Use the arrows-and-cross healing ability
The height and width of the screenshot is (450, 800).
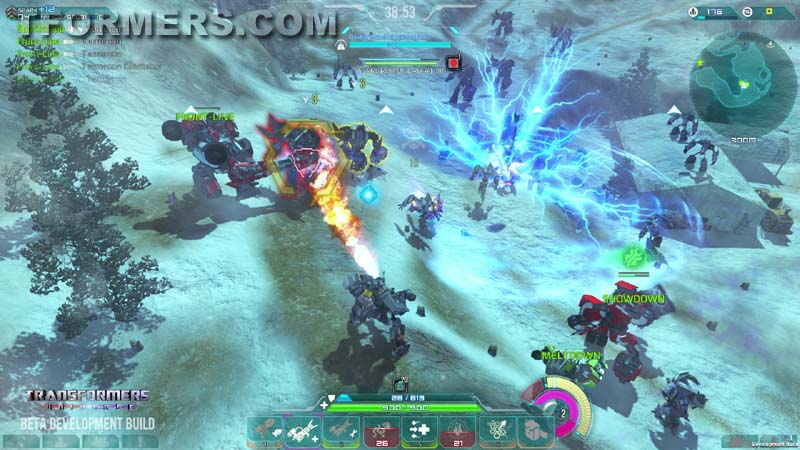tap(420, 430)
